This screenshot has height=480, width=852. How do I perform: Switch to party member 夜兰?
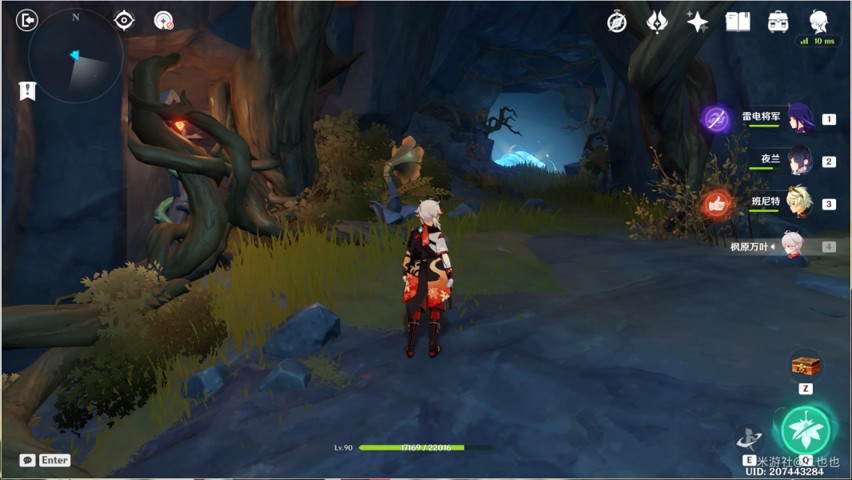(799, 161)
